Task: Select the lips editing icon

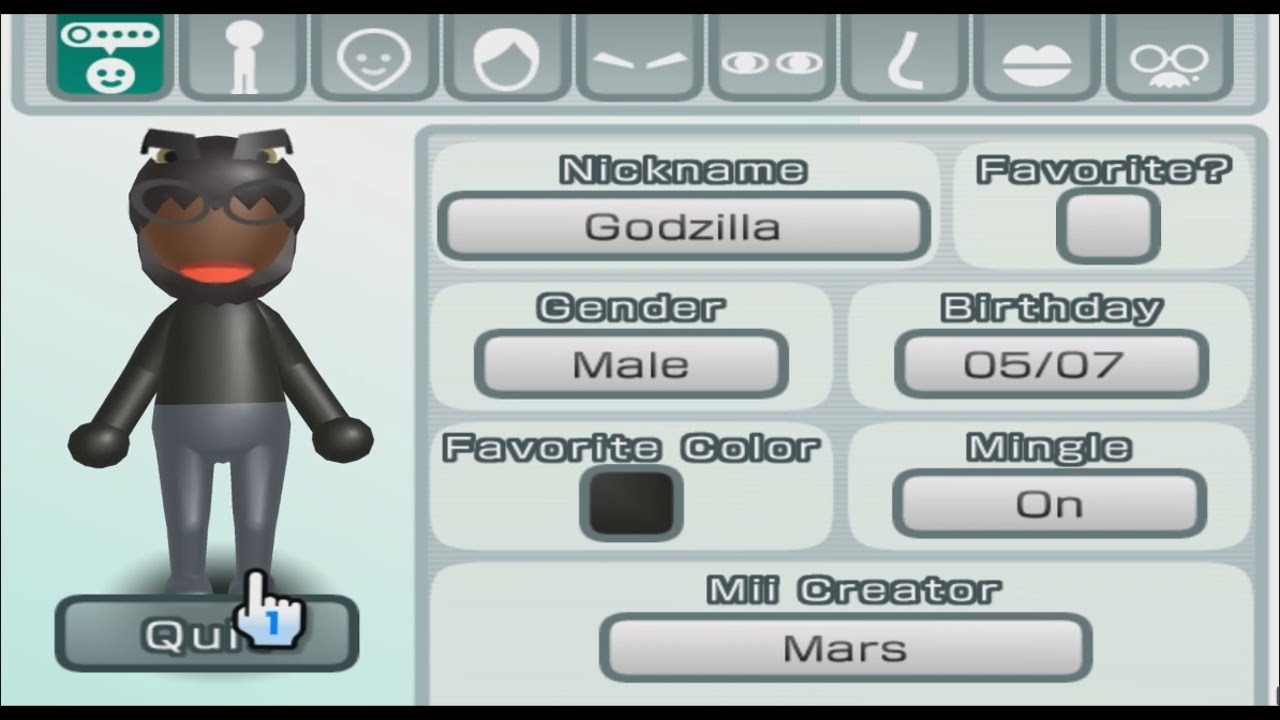Action: pyautogui.click(x=1036, y=57)
